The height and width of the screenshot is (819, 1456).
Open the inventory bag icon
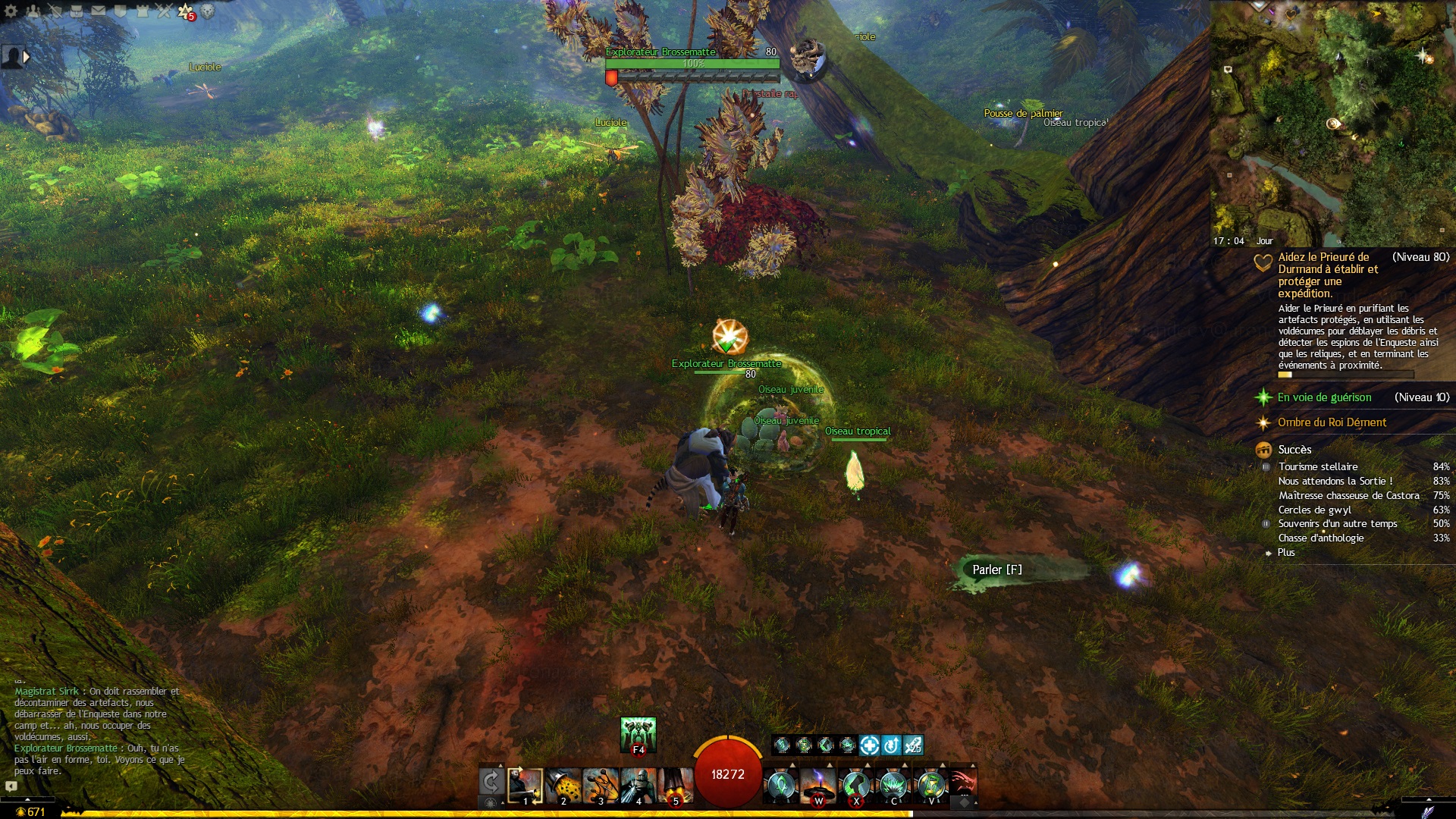[77, 11]
